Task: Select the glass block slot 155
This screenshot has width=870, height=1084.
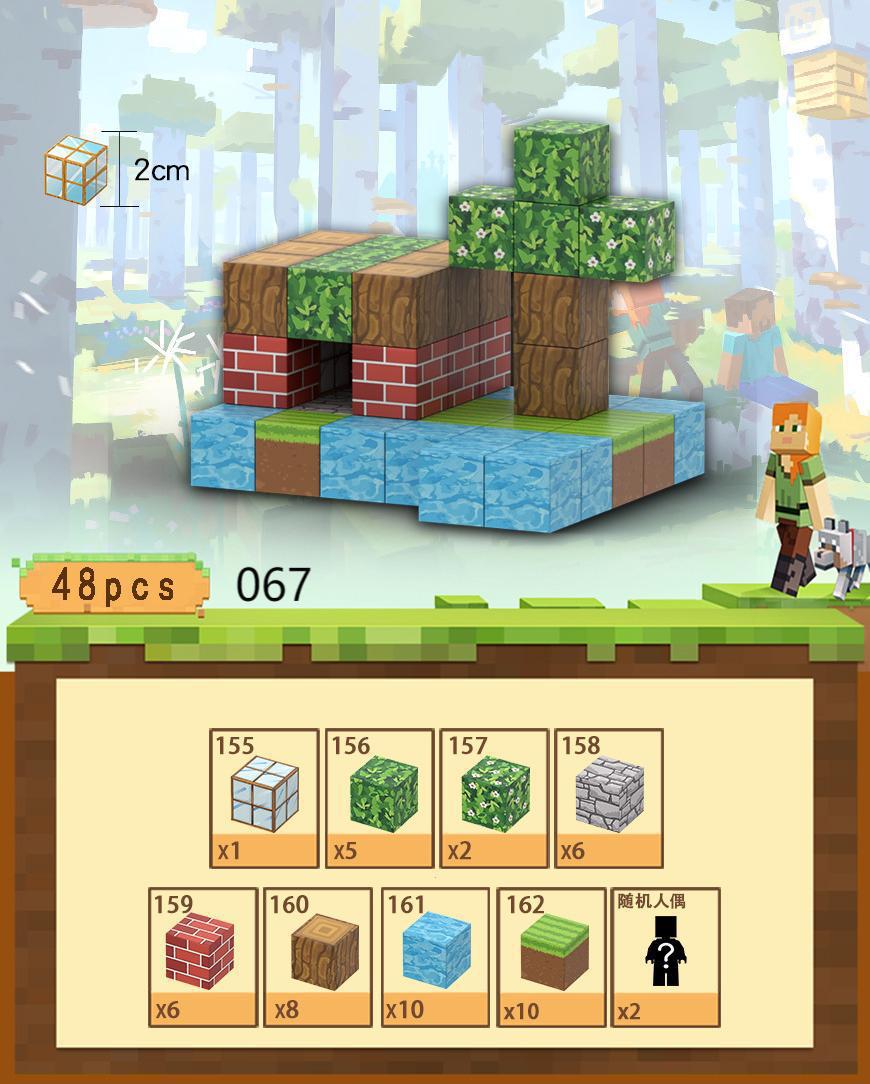Action: coord(265,797)
